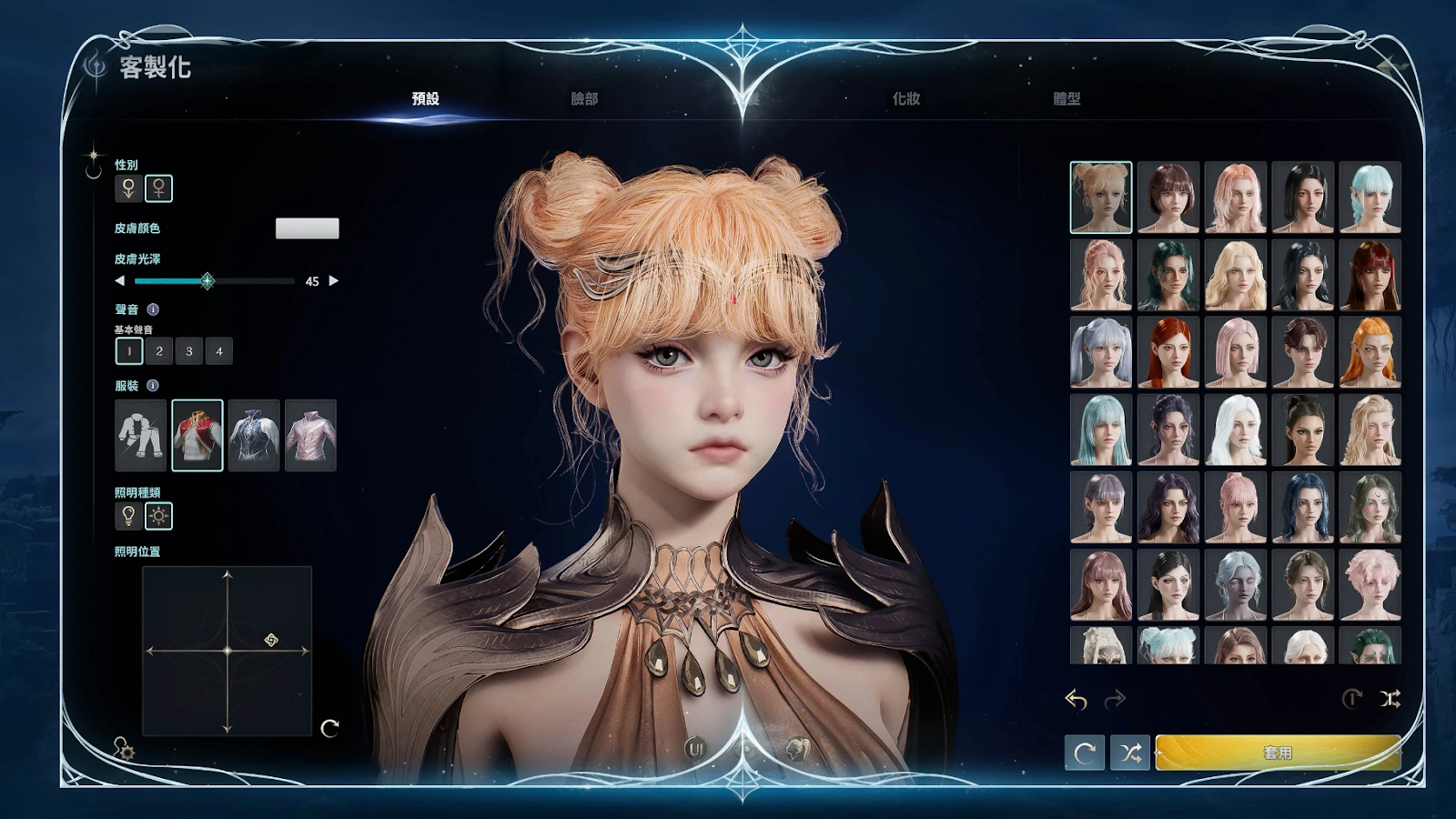
Task: Open the 化妝 tab
Action: (x=905, y=98)
